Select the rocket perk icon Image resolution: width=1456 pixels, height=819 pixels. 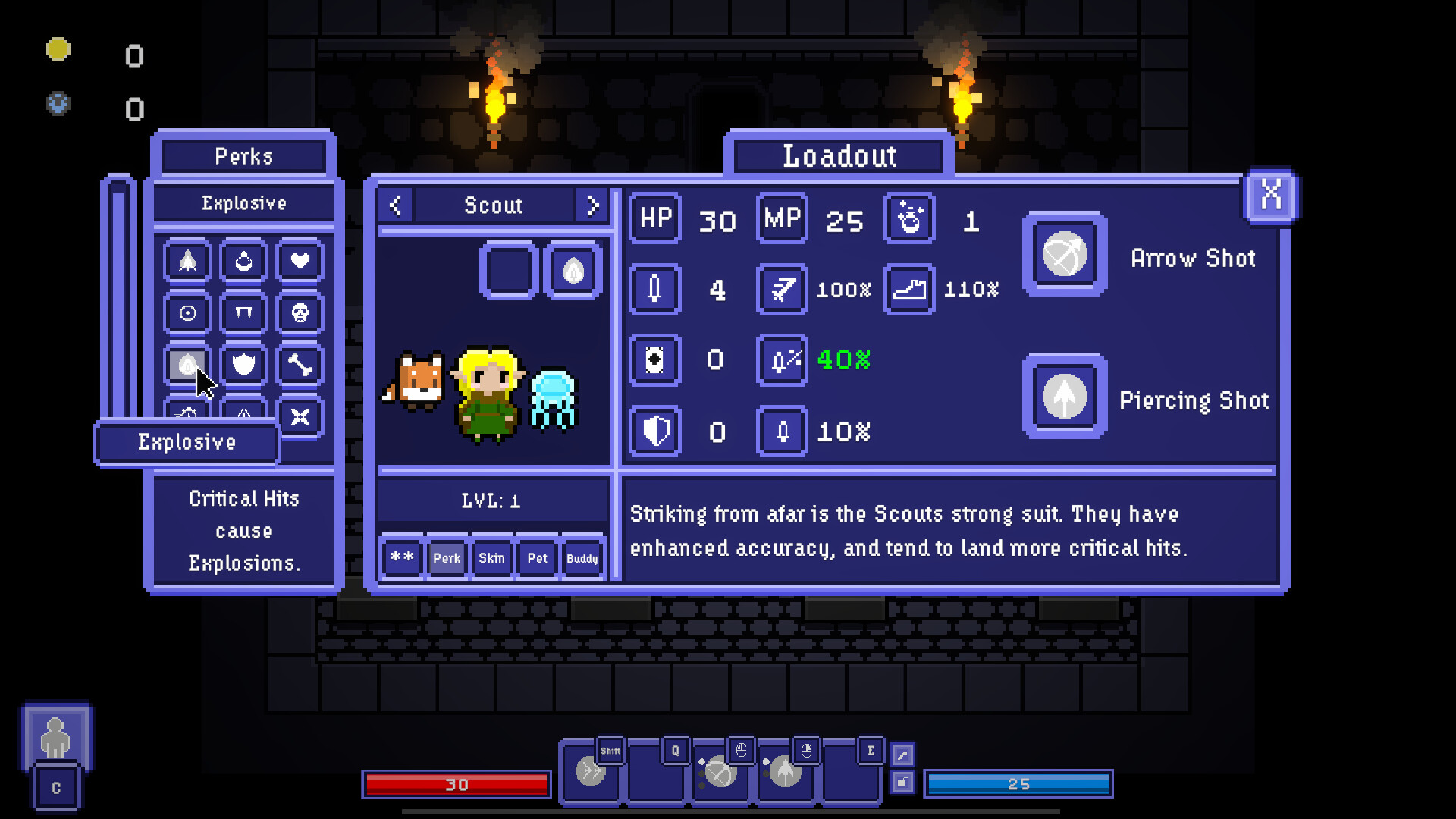[x=186, y=261]
